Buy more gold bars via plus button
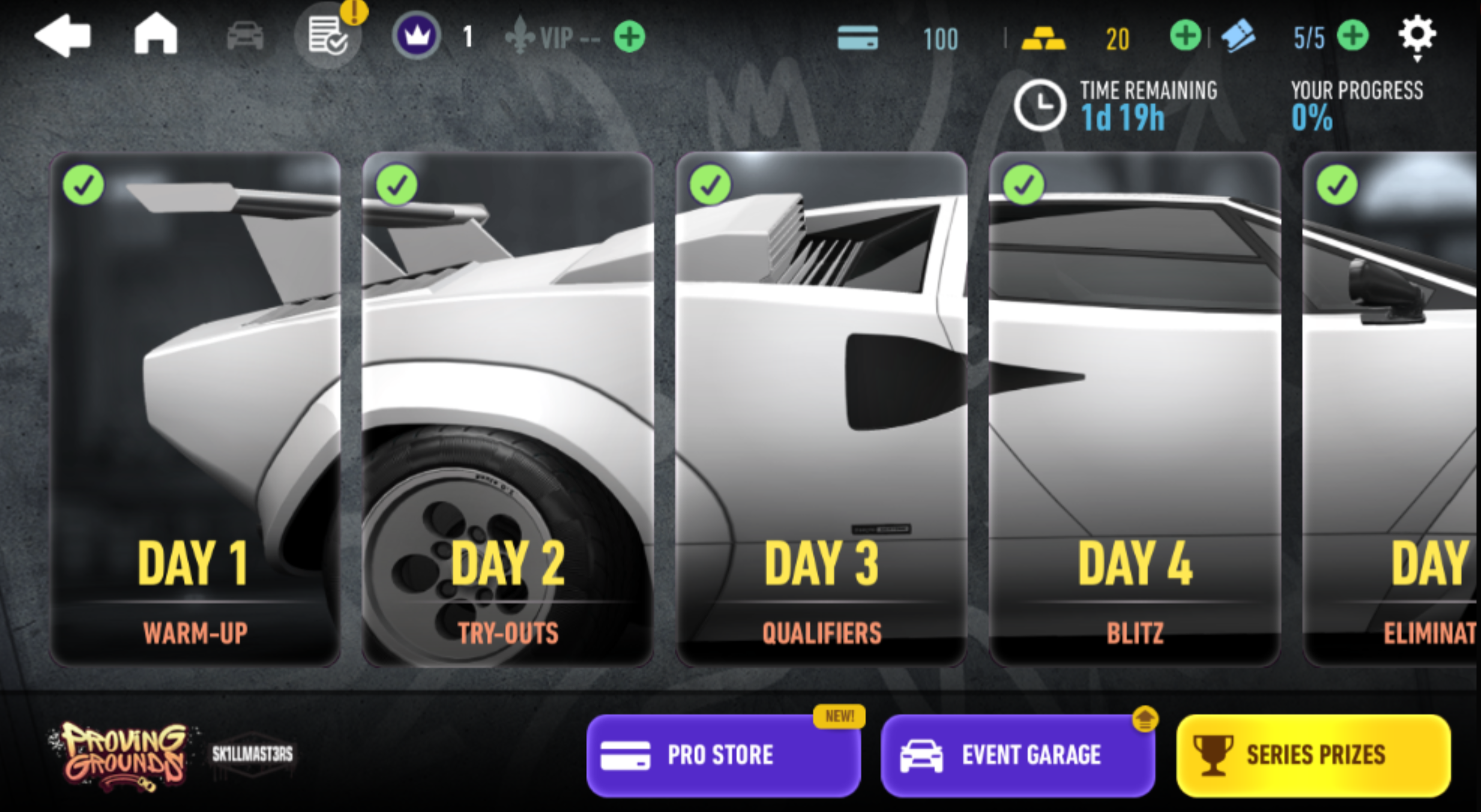 pos(1185,36)
